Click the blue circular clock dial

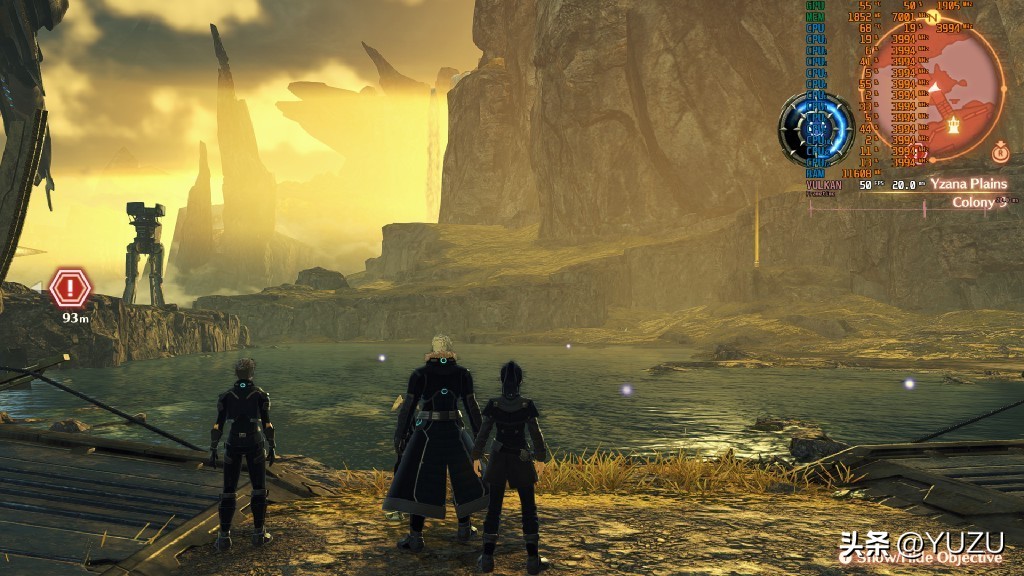point(815,129)
